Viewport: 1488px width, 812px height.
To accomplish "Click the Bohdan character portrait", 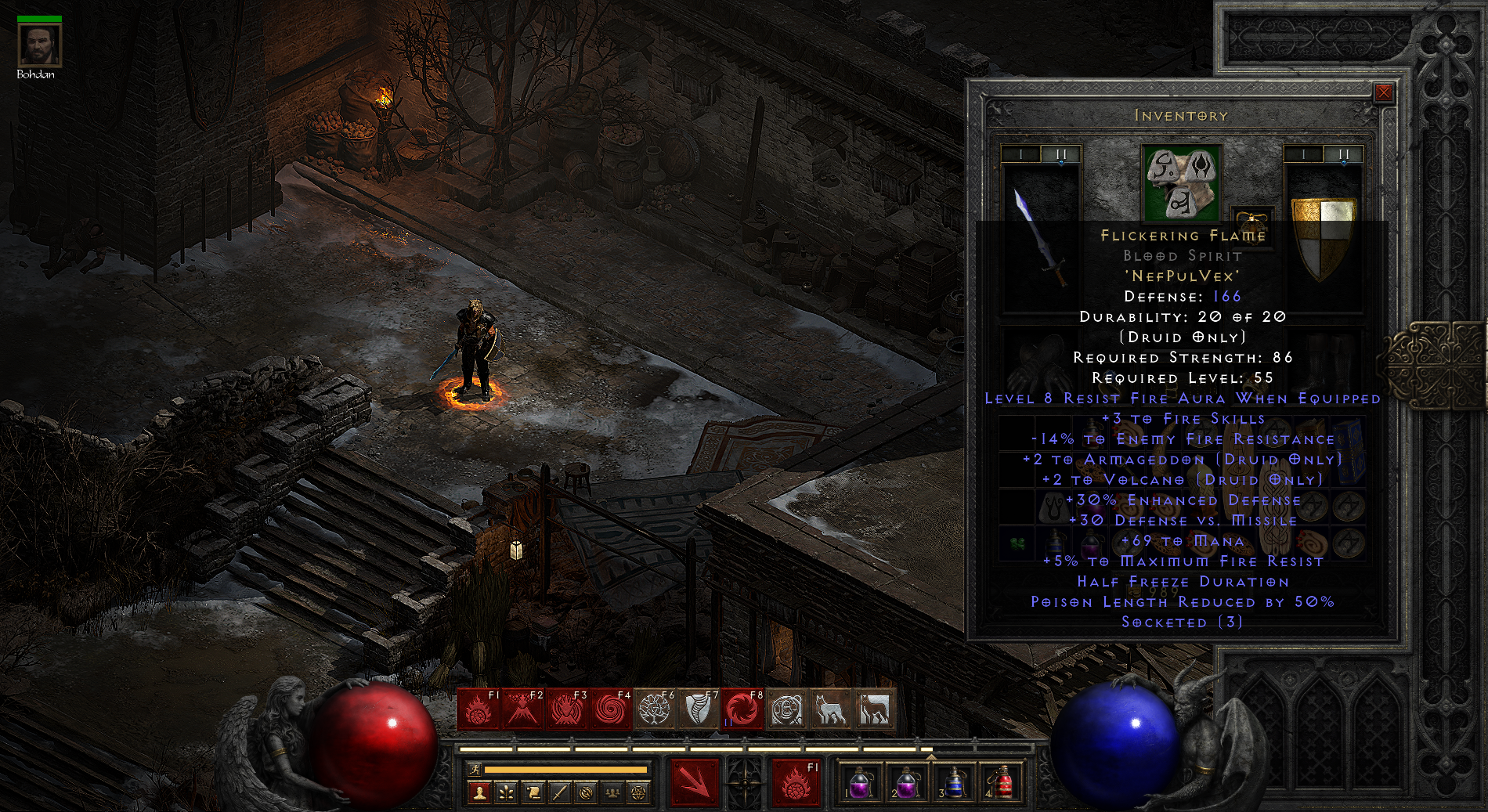I will point(39,46).
